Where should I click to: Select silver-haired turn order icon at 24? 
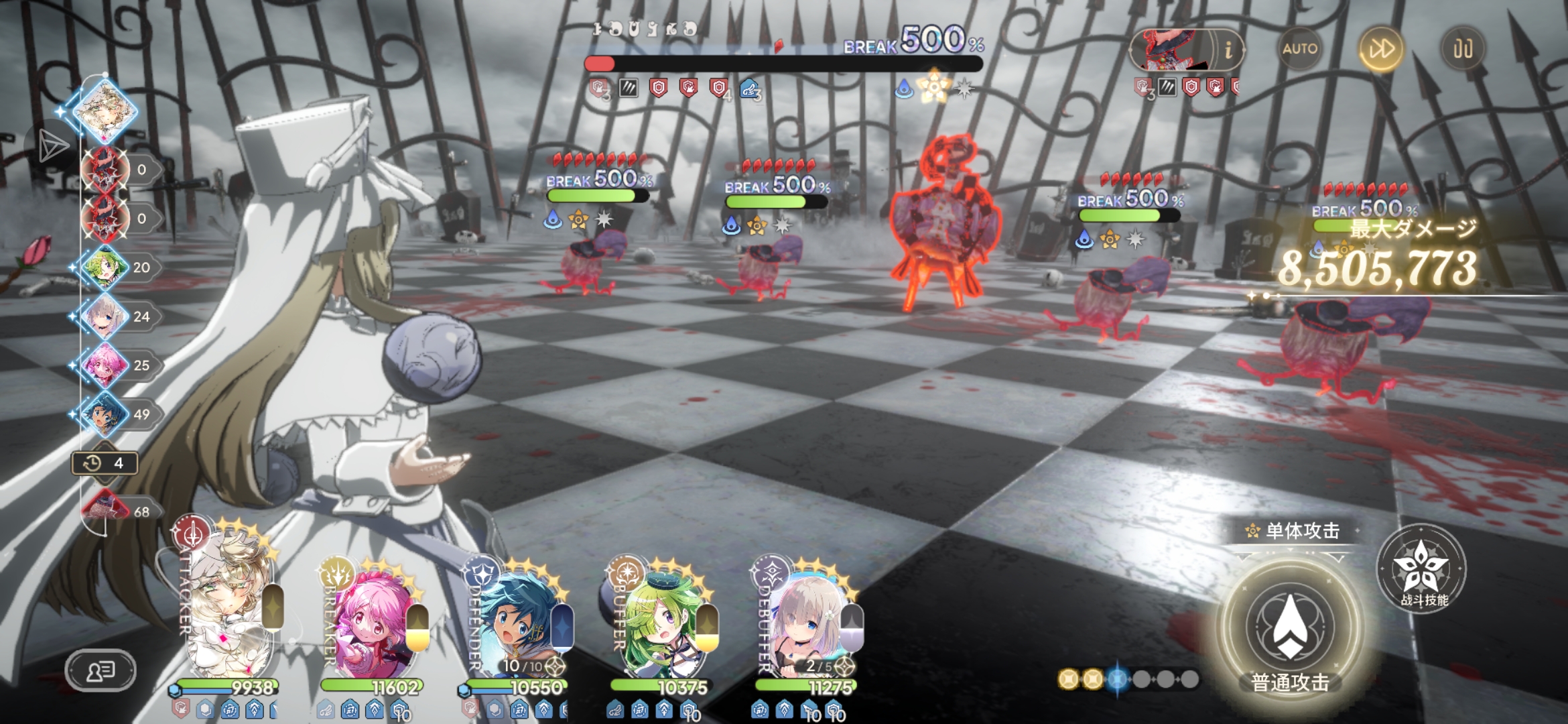tap(105, 316)
